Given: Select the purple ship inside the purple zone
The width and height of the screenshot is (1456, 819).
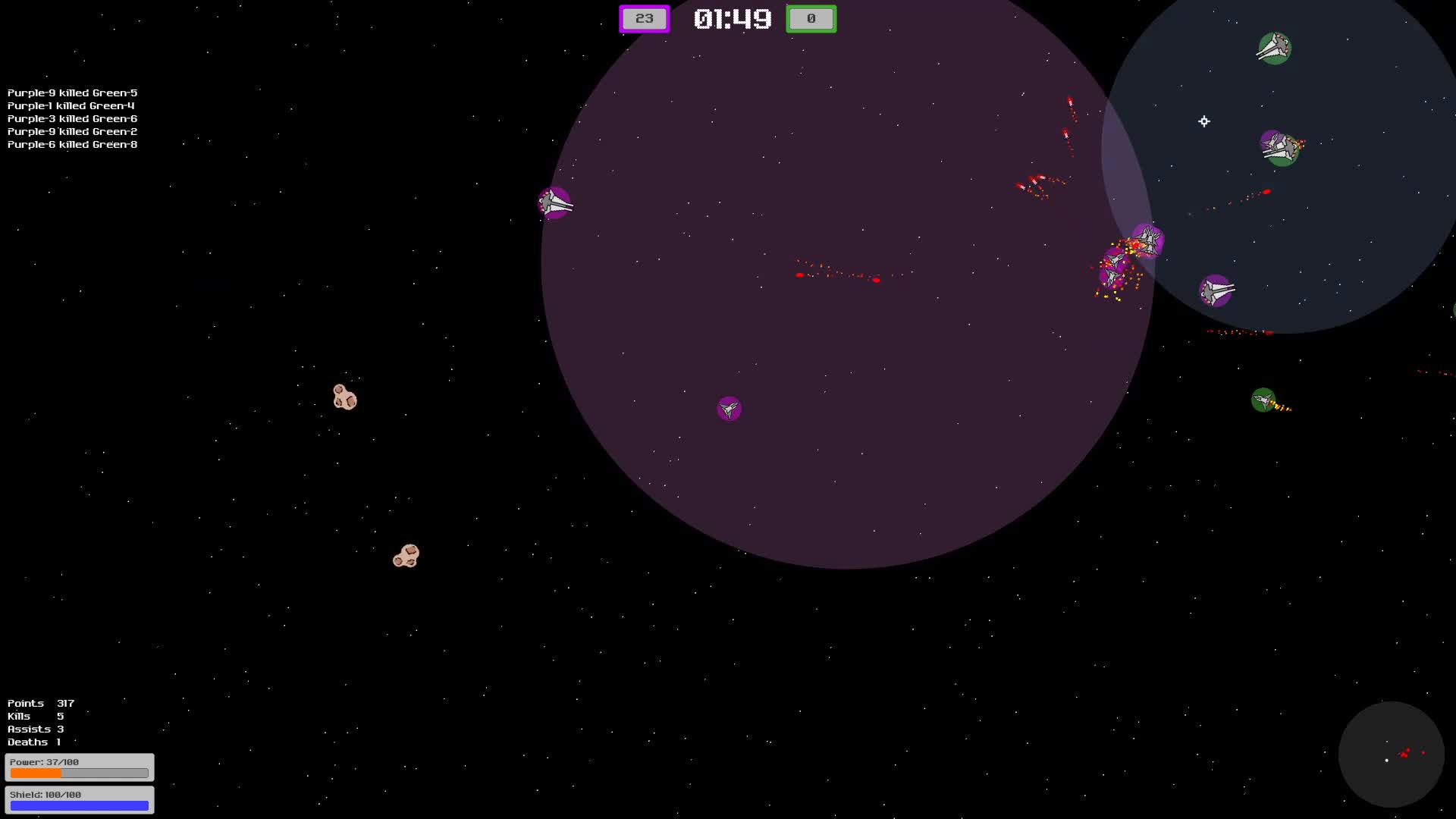Looking at the screenshot, I should pyautogui.click(x=728, y=408).
